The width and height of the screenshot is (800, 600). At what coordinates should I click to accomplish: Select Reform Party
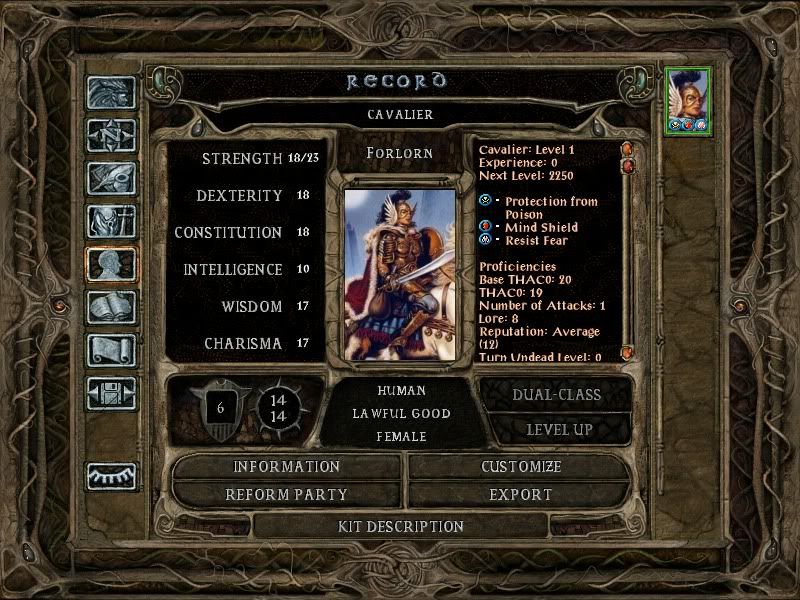(287, 494)
